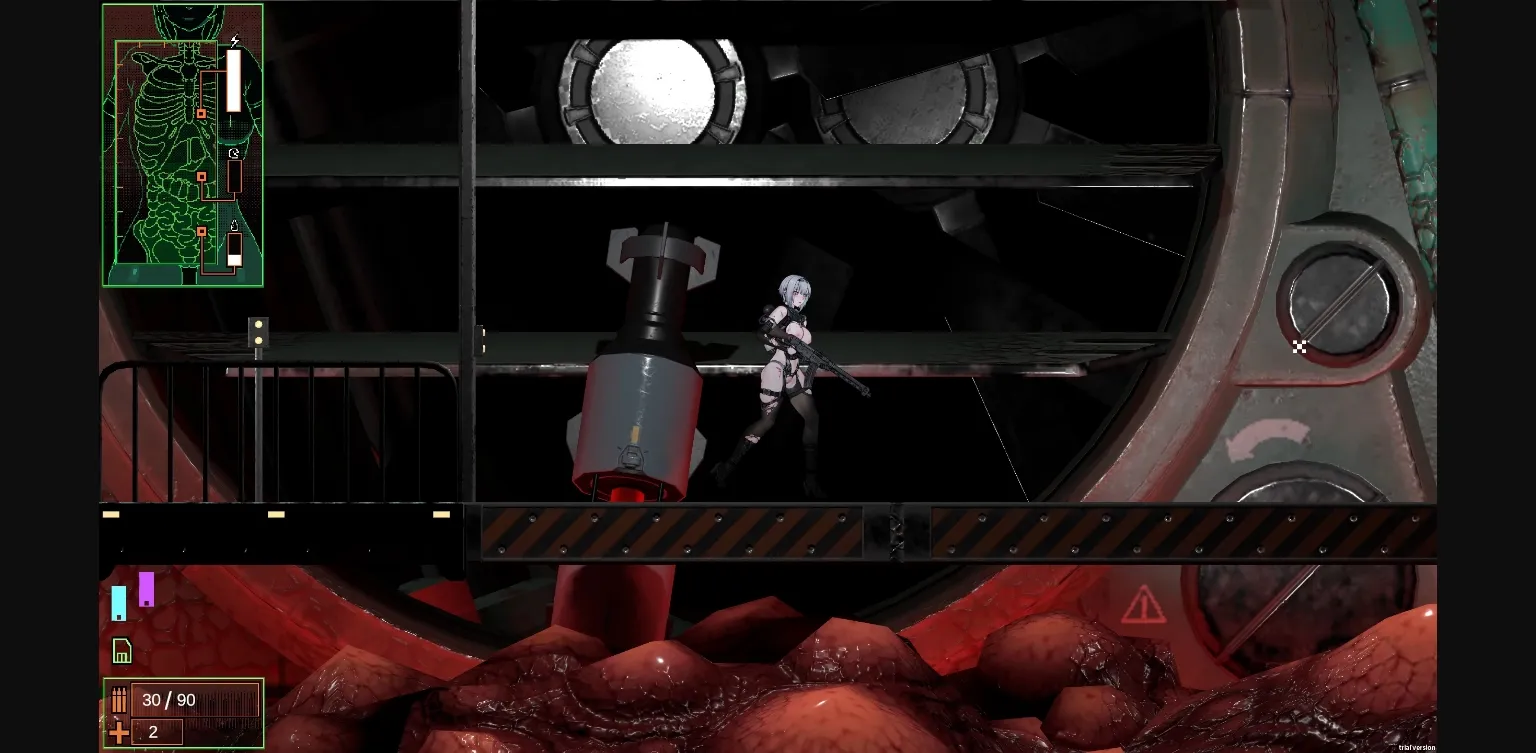The image size is (1536, 753).
Task: Open the save file document icon
Action: (x=121, y=650)
